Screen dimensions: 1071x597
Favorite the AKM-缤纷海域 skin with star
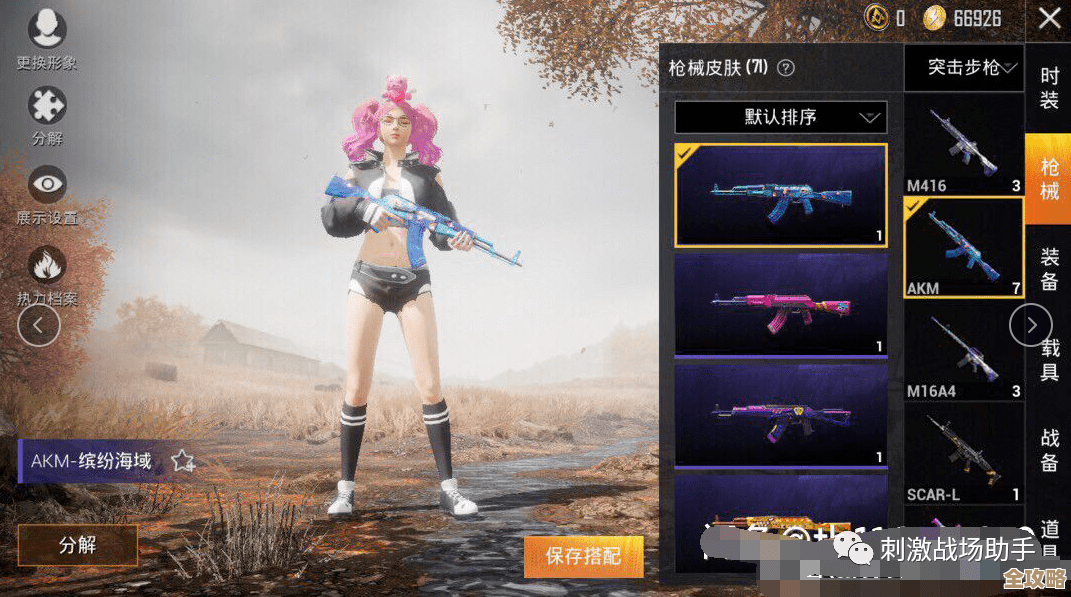coord(182,461)
